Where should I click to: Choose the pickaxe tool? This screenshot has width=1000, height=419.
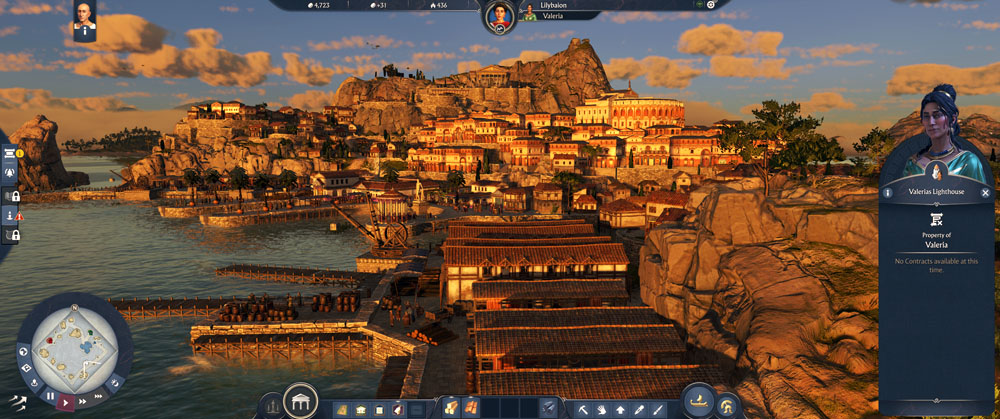click(x=582, y=409)
